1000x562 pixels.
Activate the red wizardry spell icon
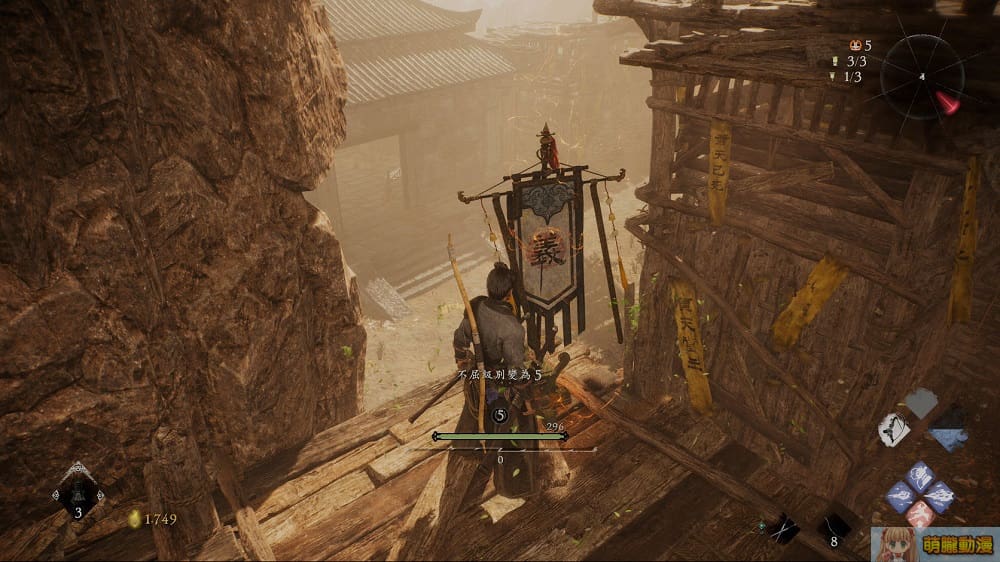(920, 514)
